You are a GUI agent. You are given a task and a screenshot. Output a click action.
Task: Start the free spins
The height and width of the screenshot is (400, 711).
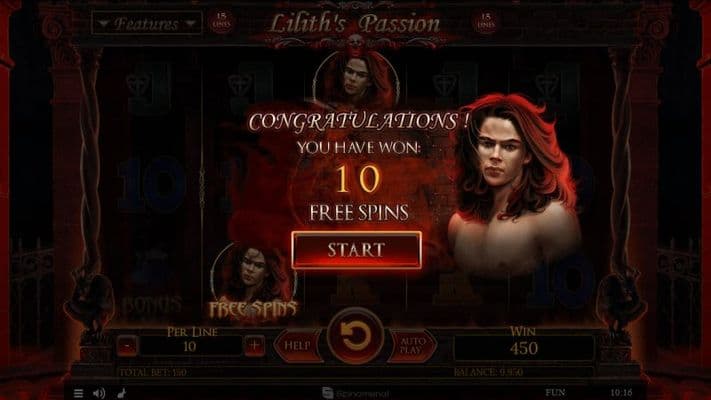(356, 249)
